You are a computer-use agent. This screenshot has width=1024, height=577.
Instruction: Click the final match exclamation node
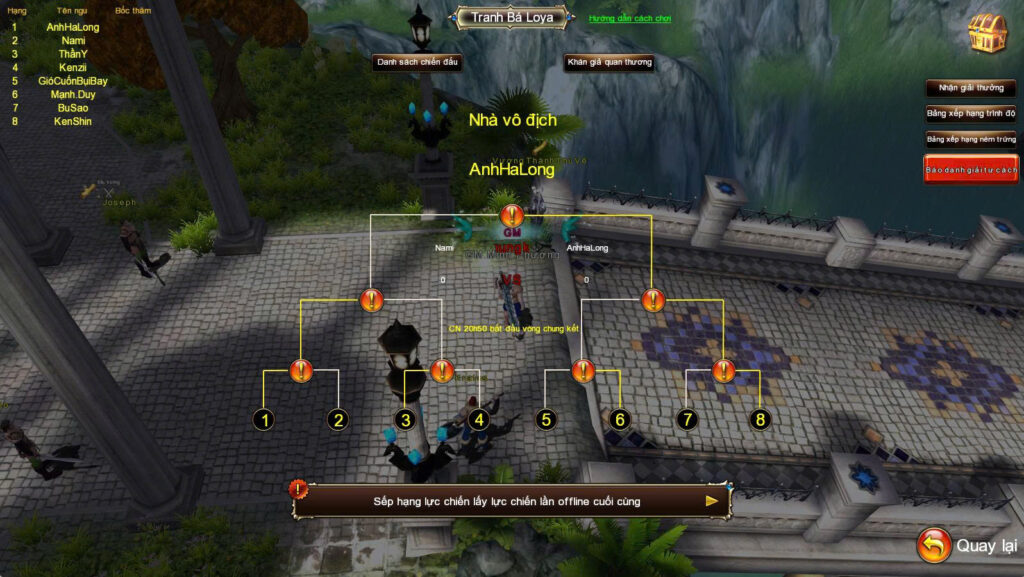tap(512, 215)
